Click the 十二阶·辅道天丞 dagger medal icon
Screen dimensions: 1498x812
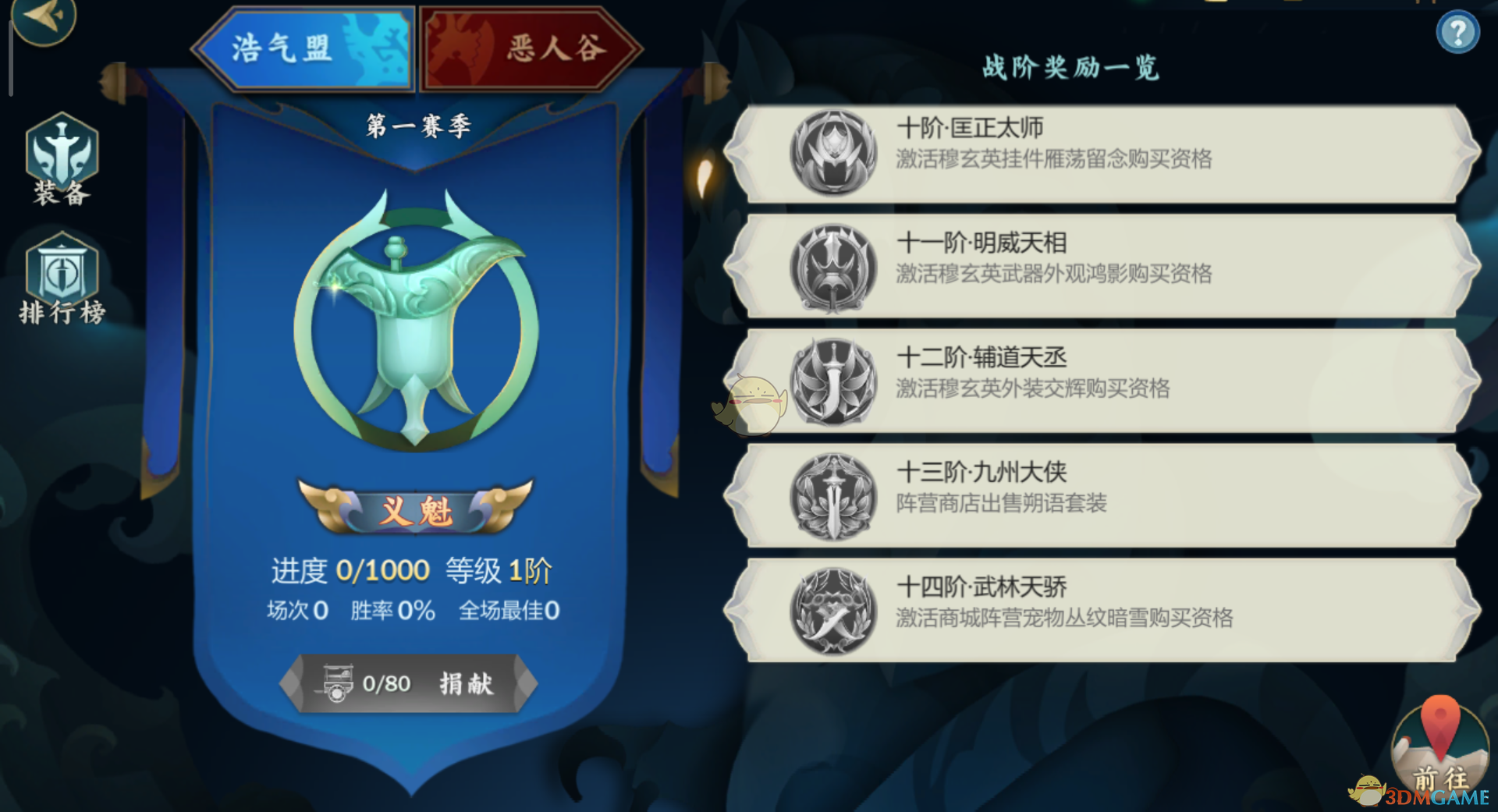(x=833, y=387)
